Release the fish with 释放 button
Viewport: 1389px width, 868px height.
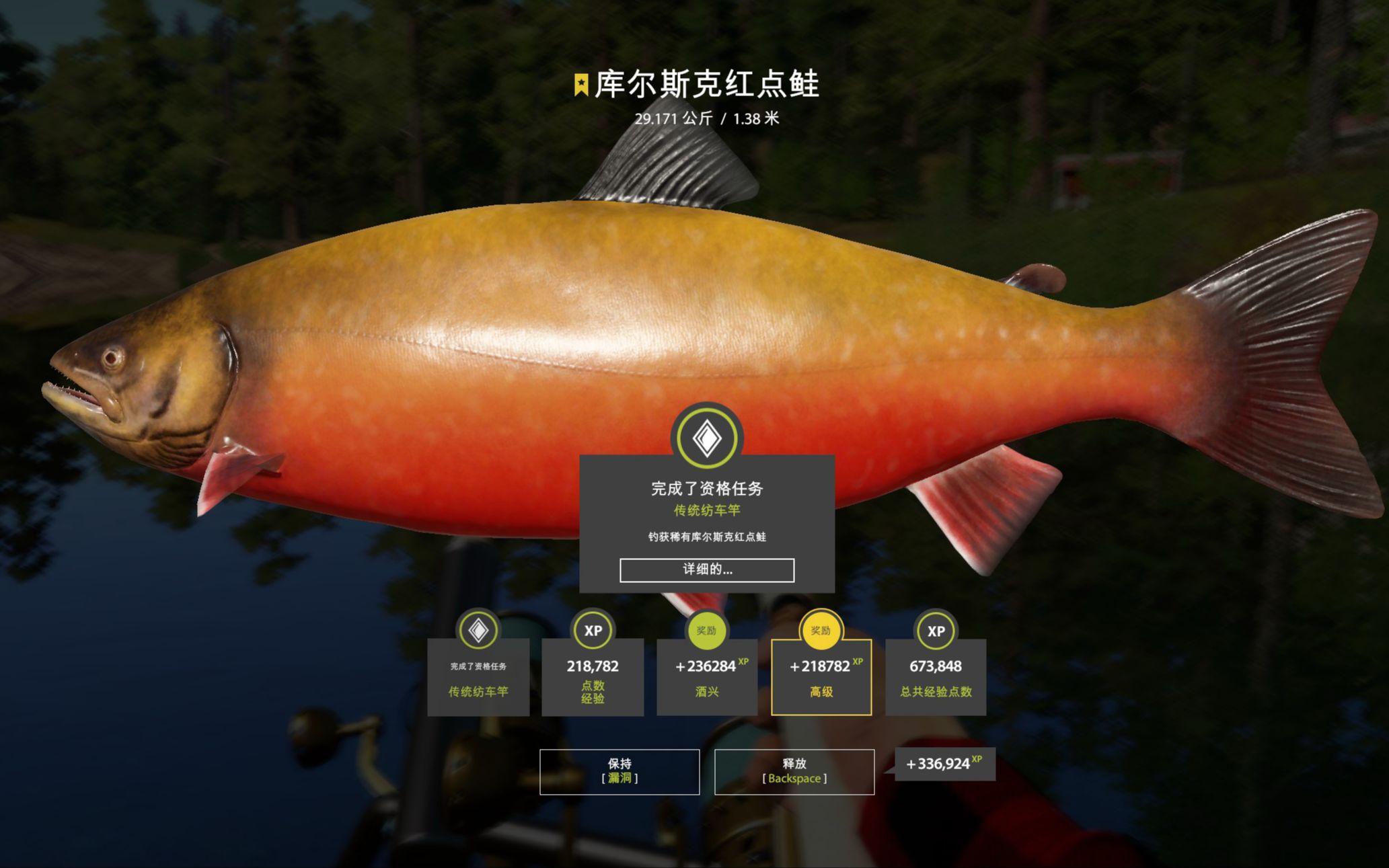point(794,771)
